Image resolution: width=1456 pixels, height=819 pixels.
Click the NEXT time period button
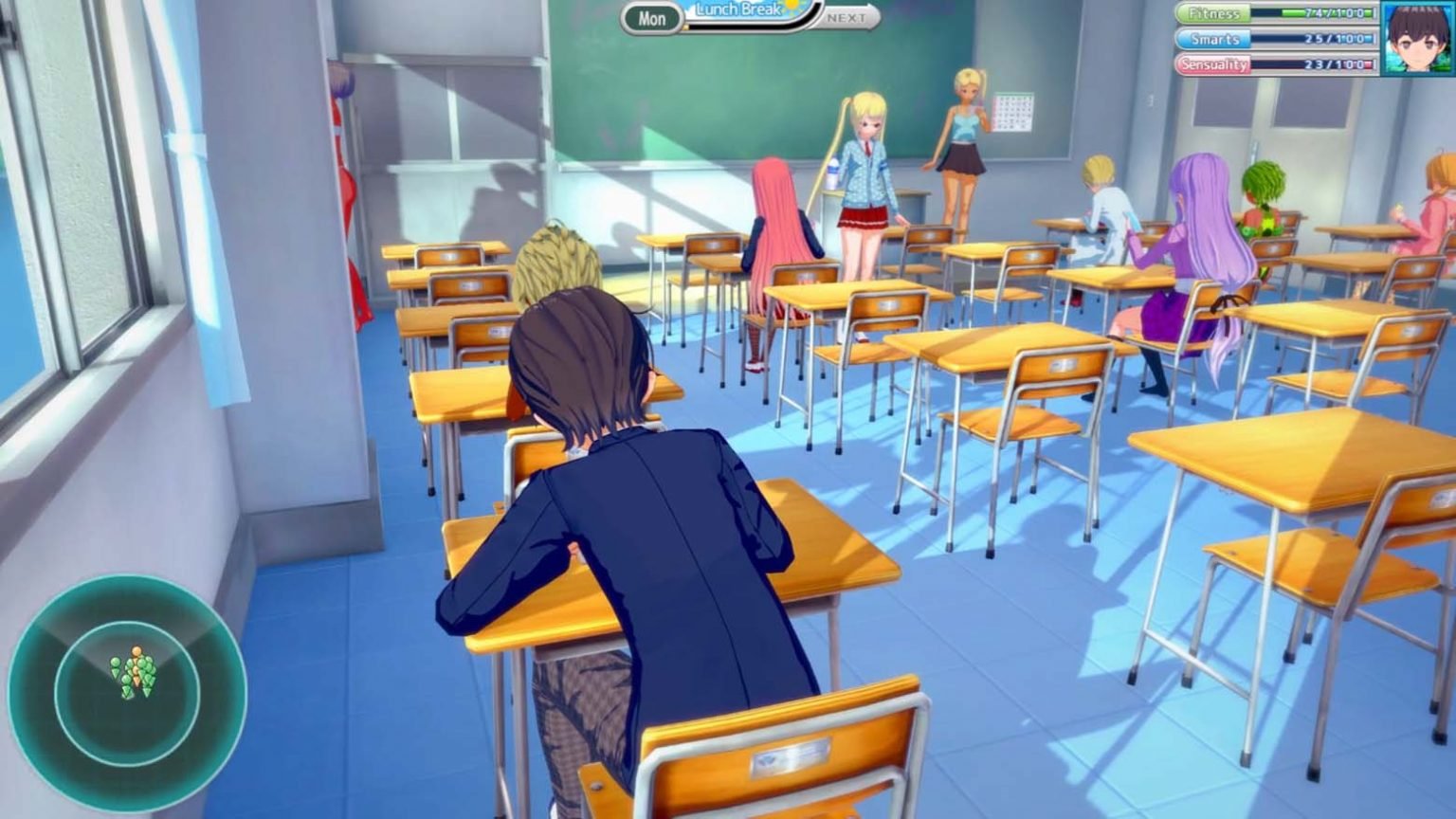[x=846, y=18]
